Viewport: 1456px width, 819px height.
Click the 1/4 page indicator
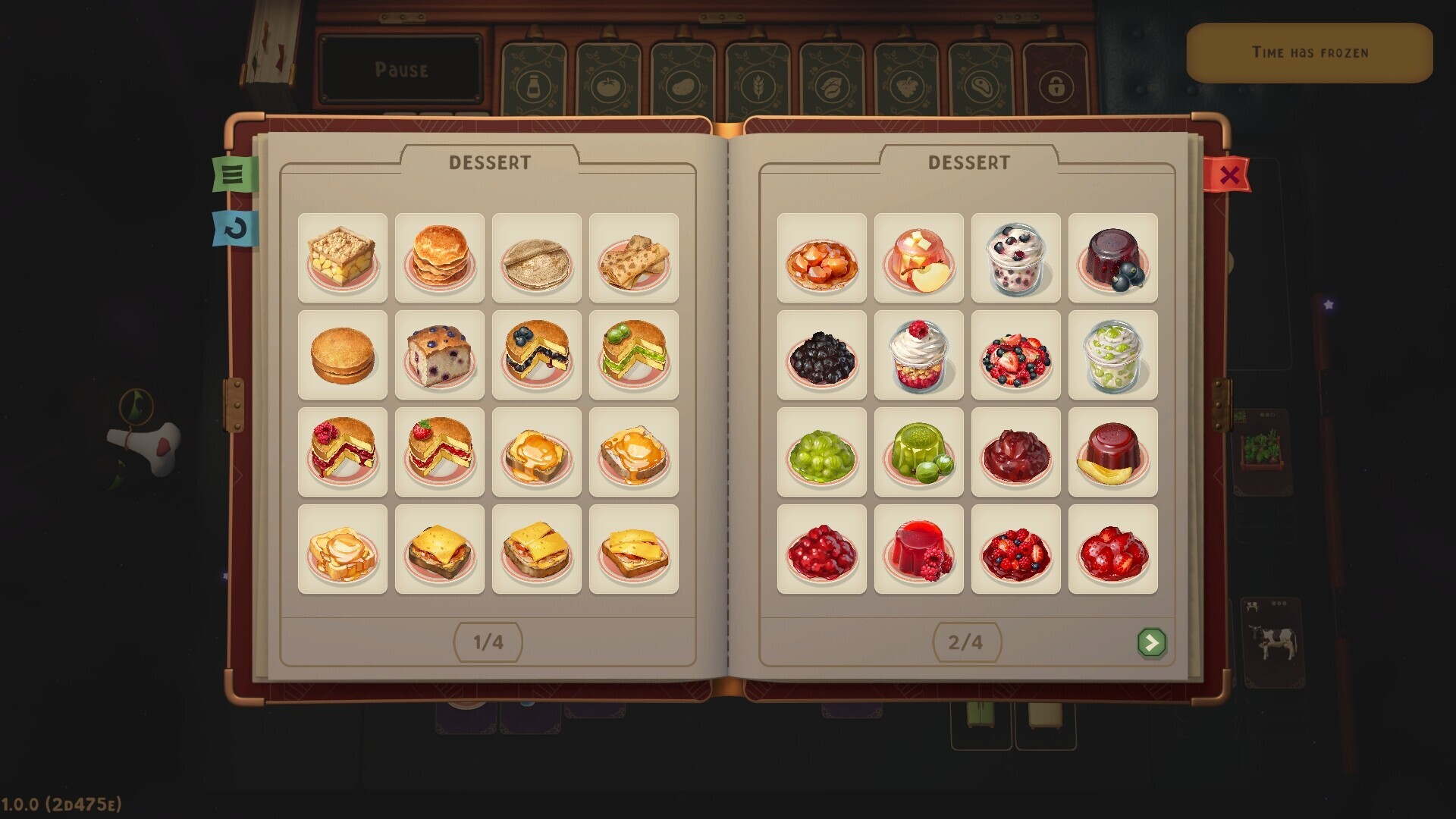point(488,642)
